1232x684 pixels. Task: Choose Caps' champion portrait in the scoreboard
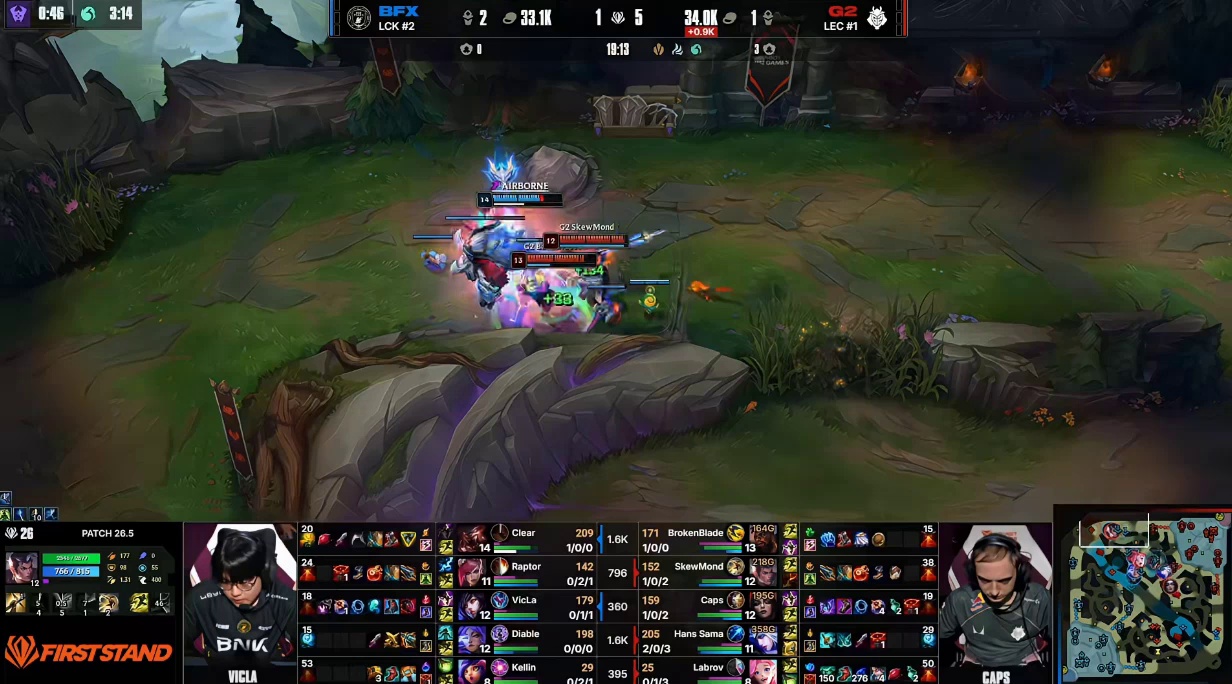[x=763, y=606]
